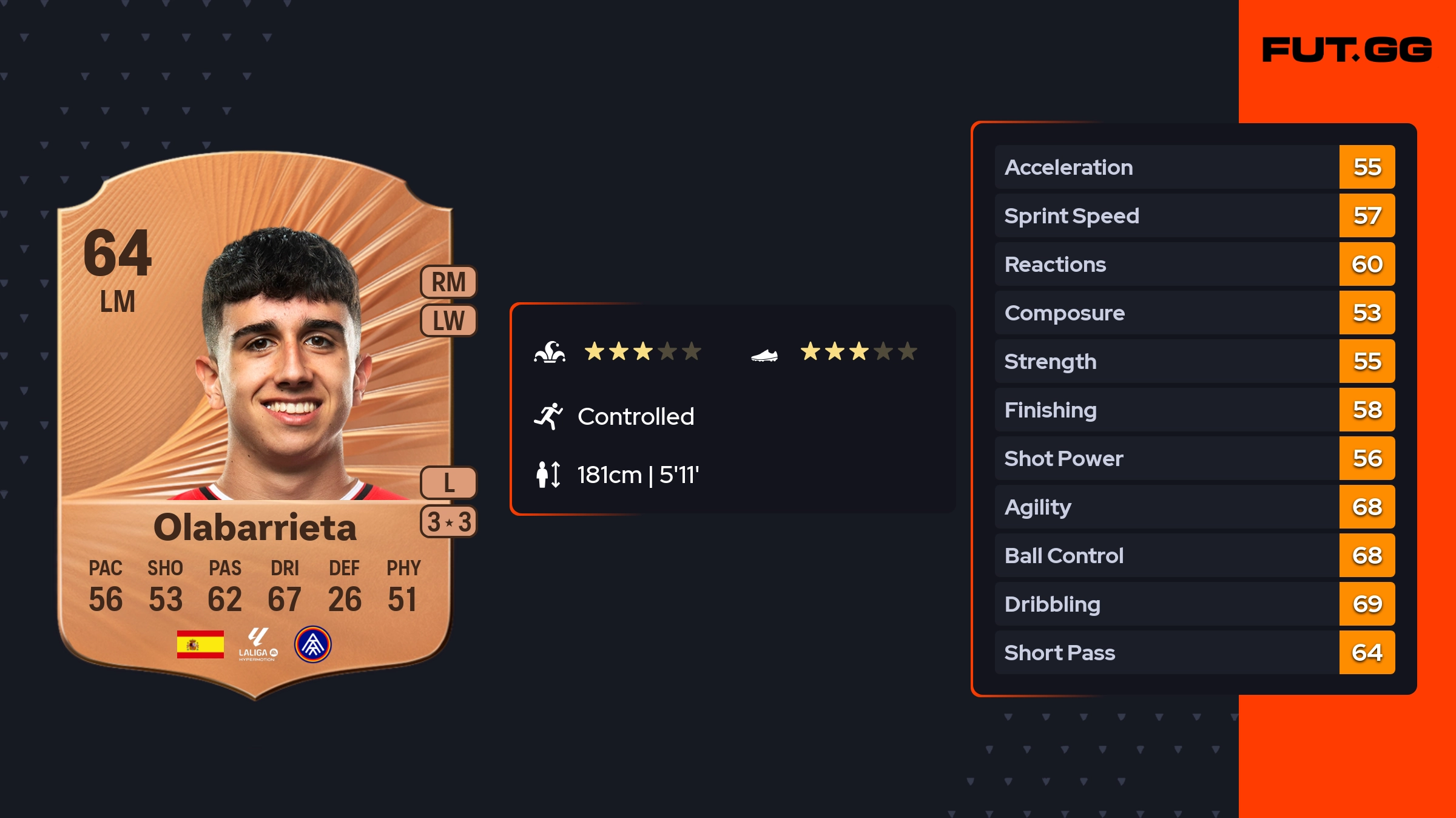This screenshot has height=818, width=1456.
Task: Click the Composure stat row
Action: point(1194,313)
